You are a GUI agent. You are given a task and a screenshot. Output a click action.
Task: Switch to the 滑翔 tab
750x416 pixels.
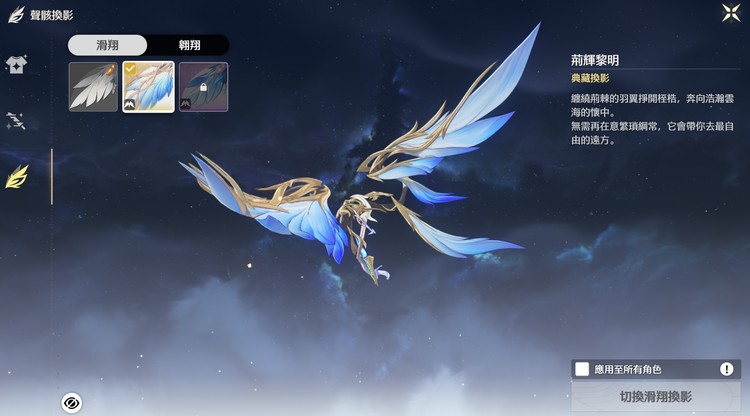[107, 45]
